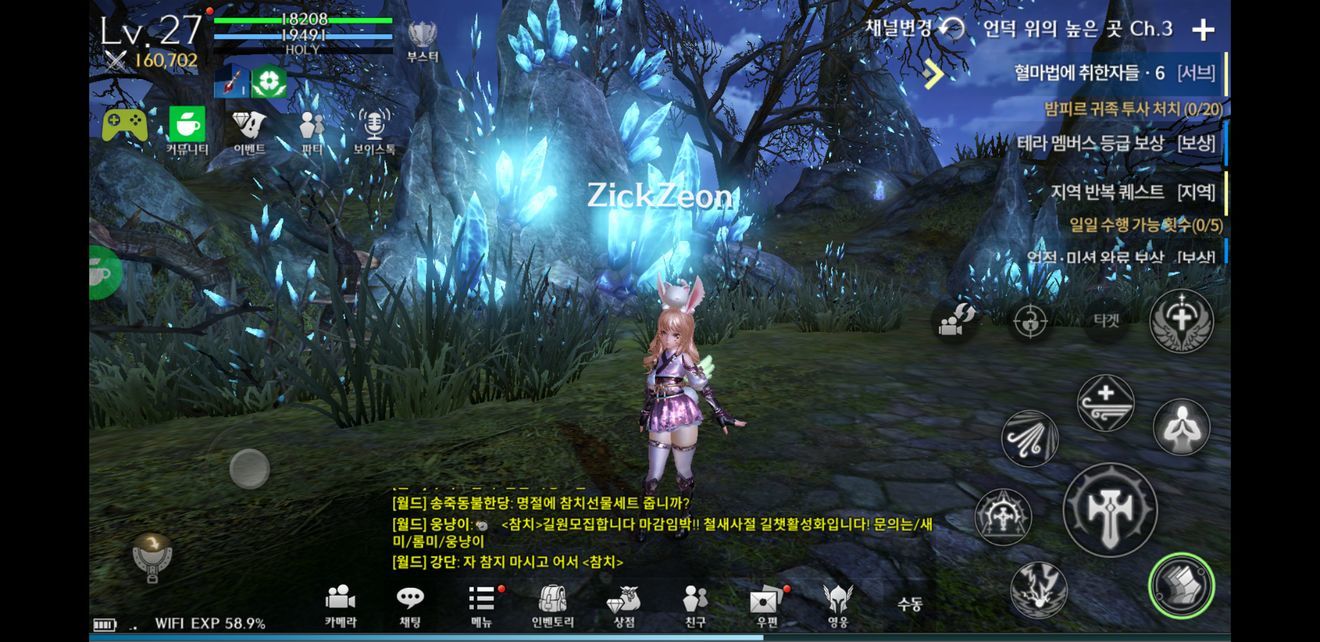The height and width of the screenshot is (642, 1320).
Task: Select the 혈마법에 취한자들 quest entry
Action: pyautogui.click(x=1089, y=73)
